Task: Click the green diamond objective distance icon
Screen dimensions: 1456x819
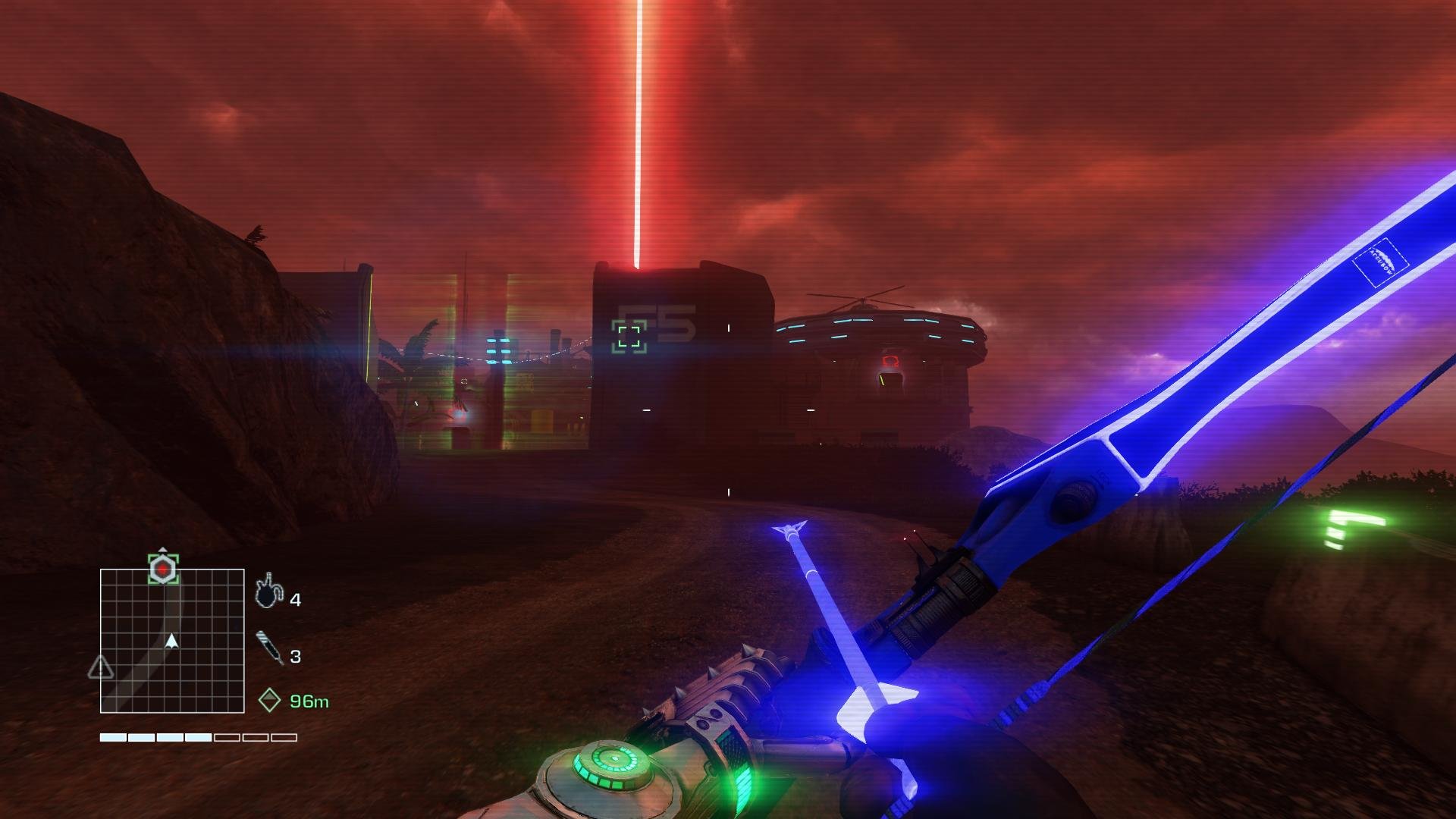Action: coord(269,700)
